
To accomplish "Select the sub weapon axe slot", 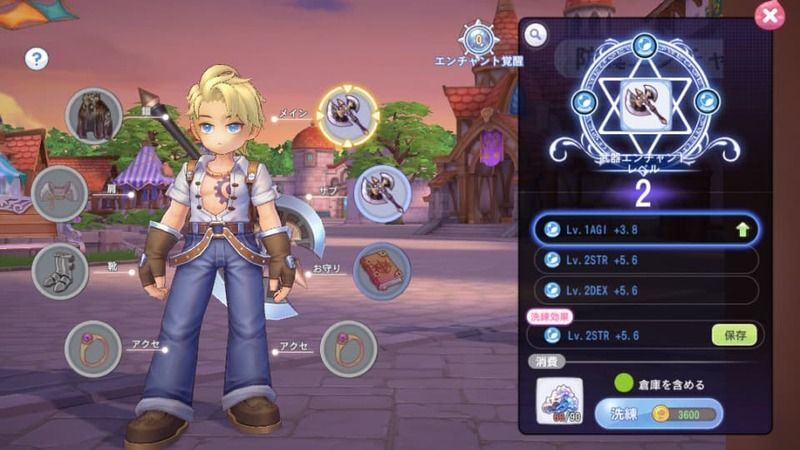I will (x=381, y=192).
